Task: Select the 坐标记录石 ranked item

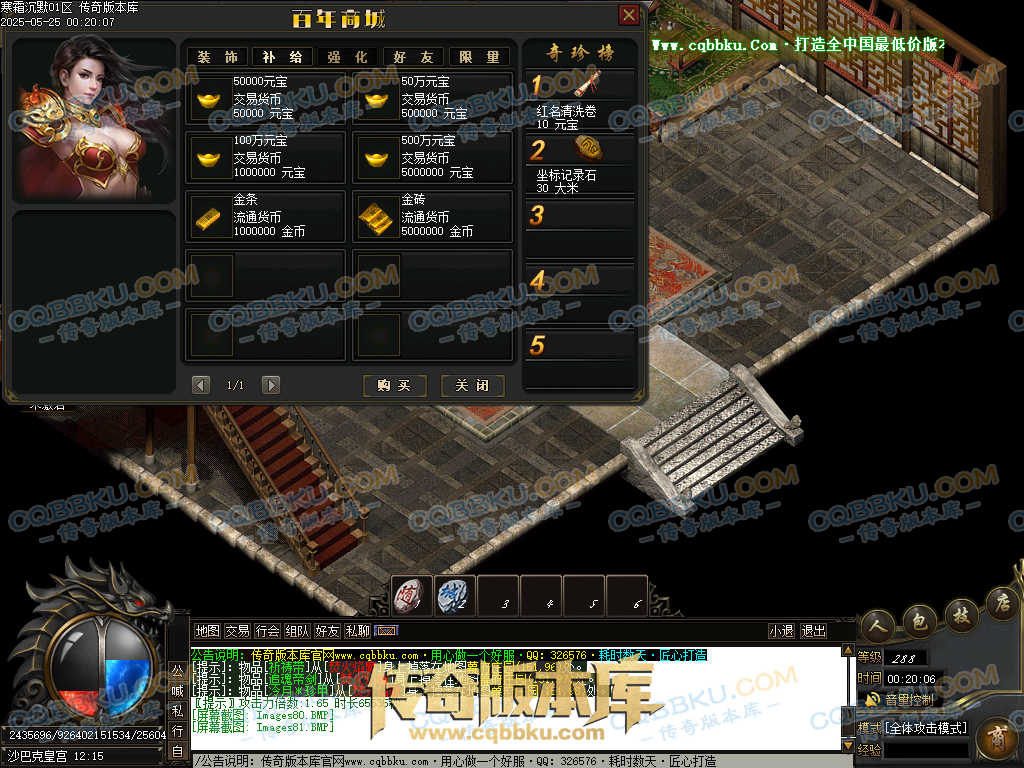Action: tap(580, 164)
